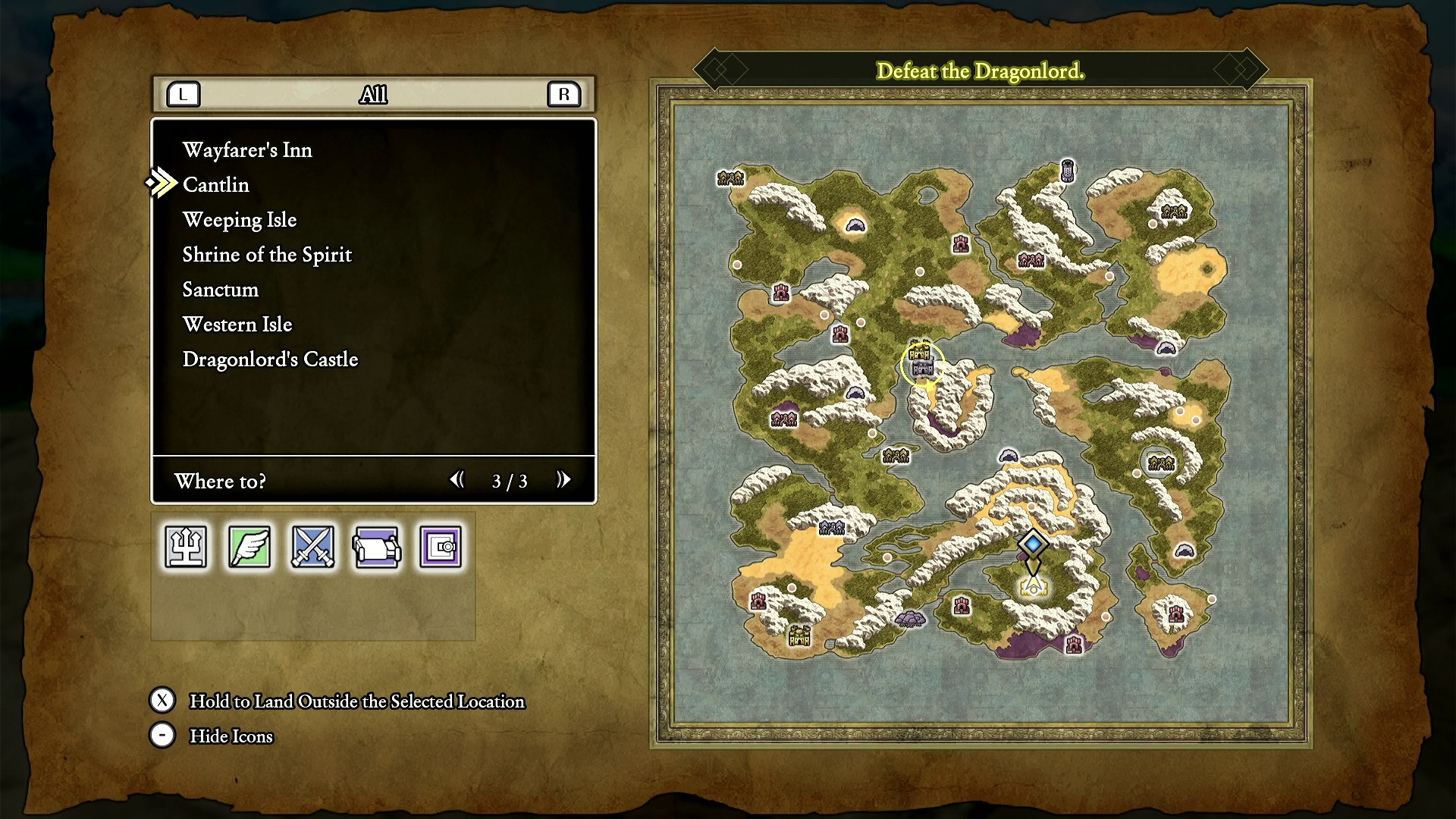Travel to Shrine of the Spirit

(267, 255)
